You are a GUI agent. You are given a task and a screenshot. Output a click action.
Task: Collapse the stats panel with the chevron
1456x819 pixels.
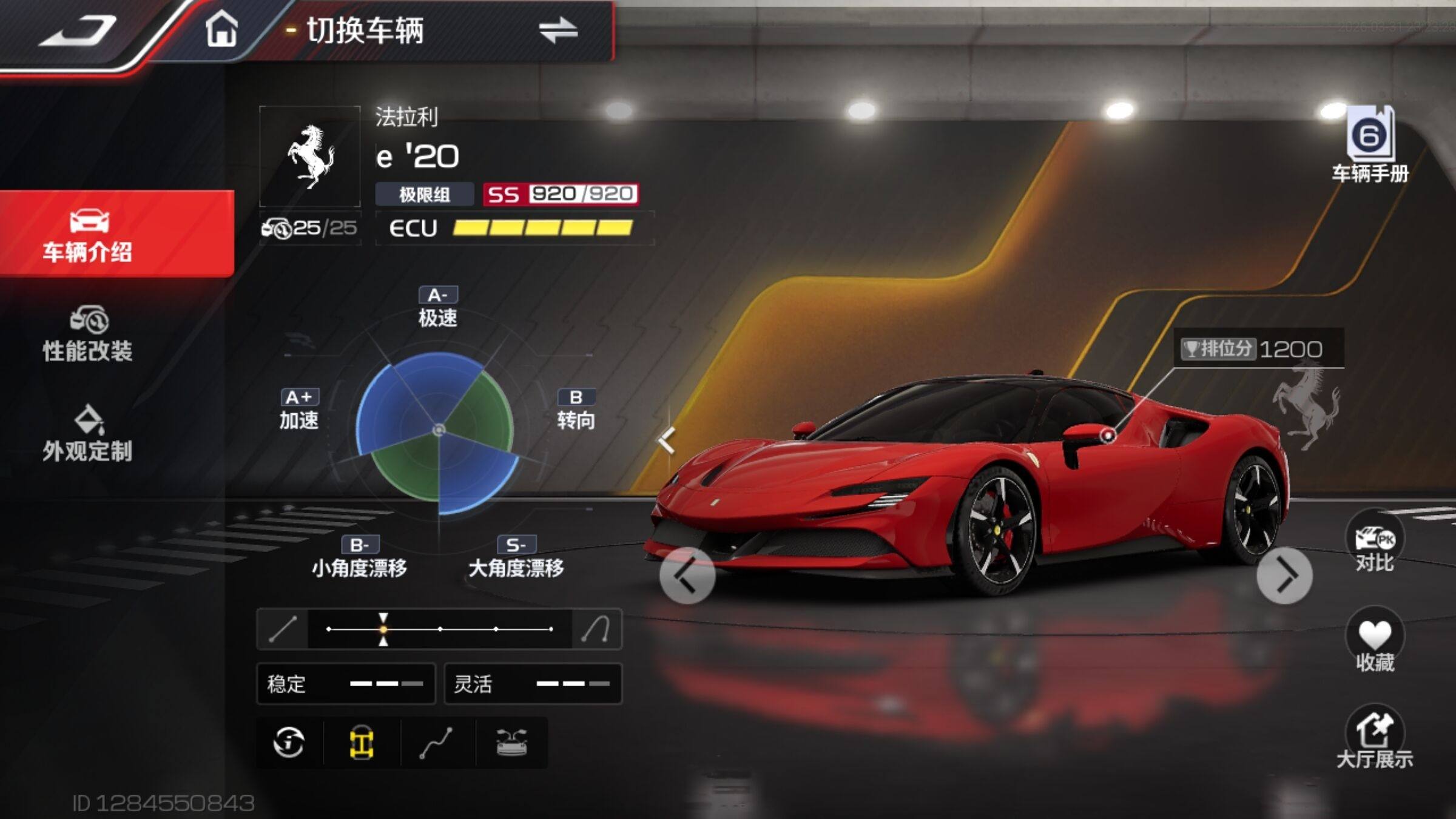[667, 440]
